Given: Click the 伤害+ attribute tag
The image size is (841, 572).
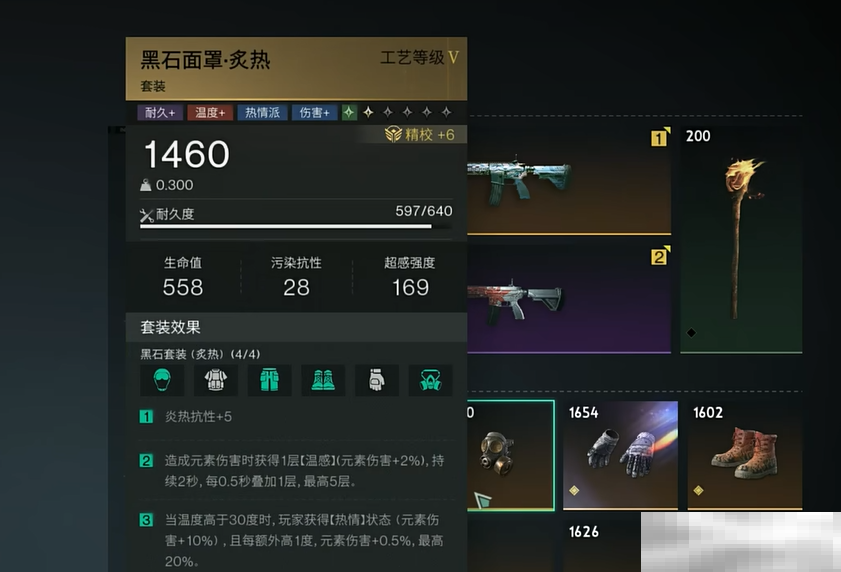Looking at the screenshot, I should coord(314,113).
